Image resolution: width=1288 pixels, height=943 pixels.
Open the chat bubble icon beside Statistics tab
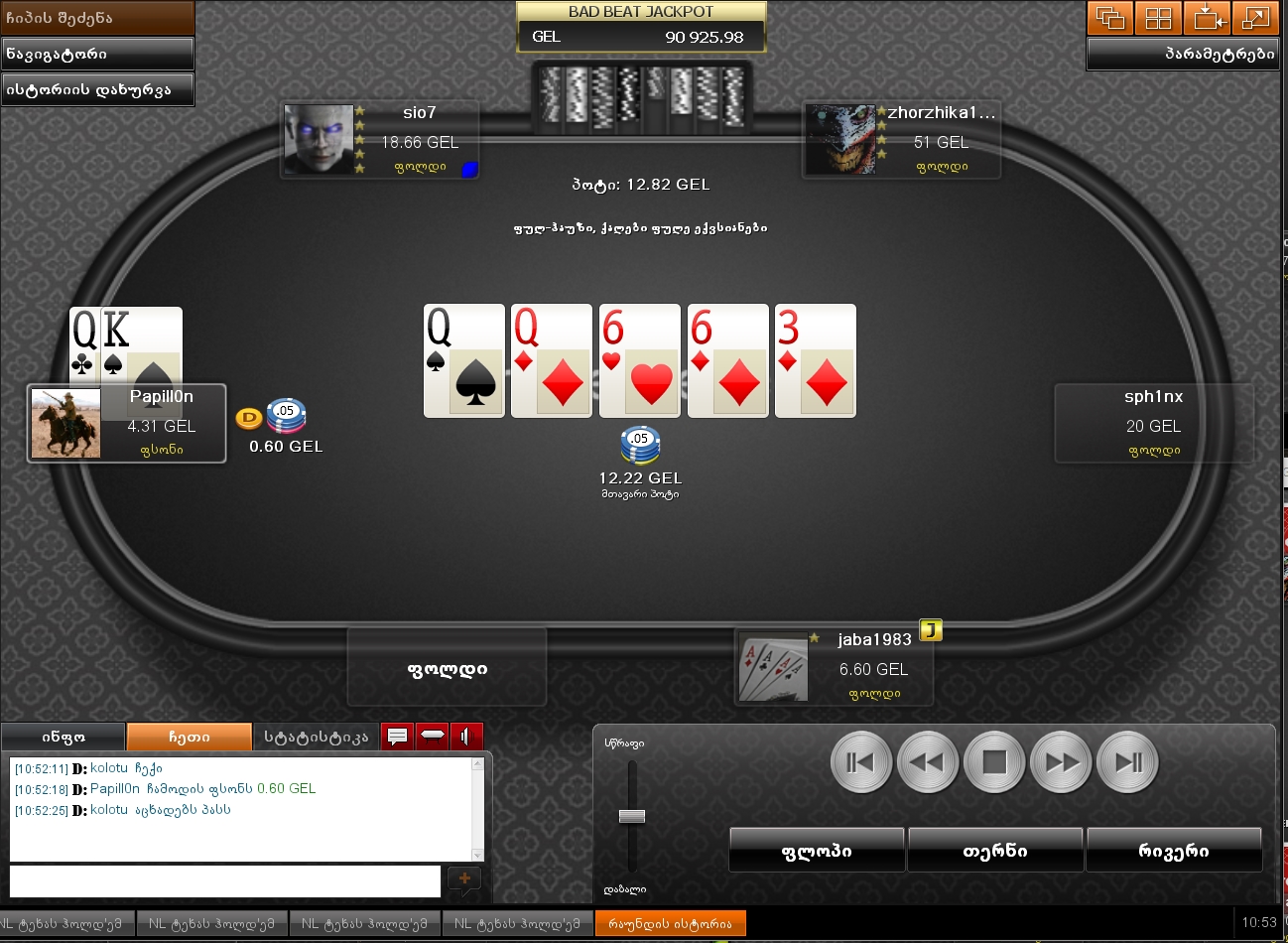click(396, 736)
